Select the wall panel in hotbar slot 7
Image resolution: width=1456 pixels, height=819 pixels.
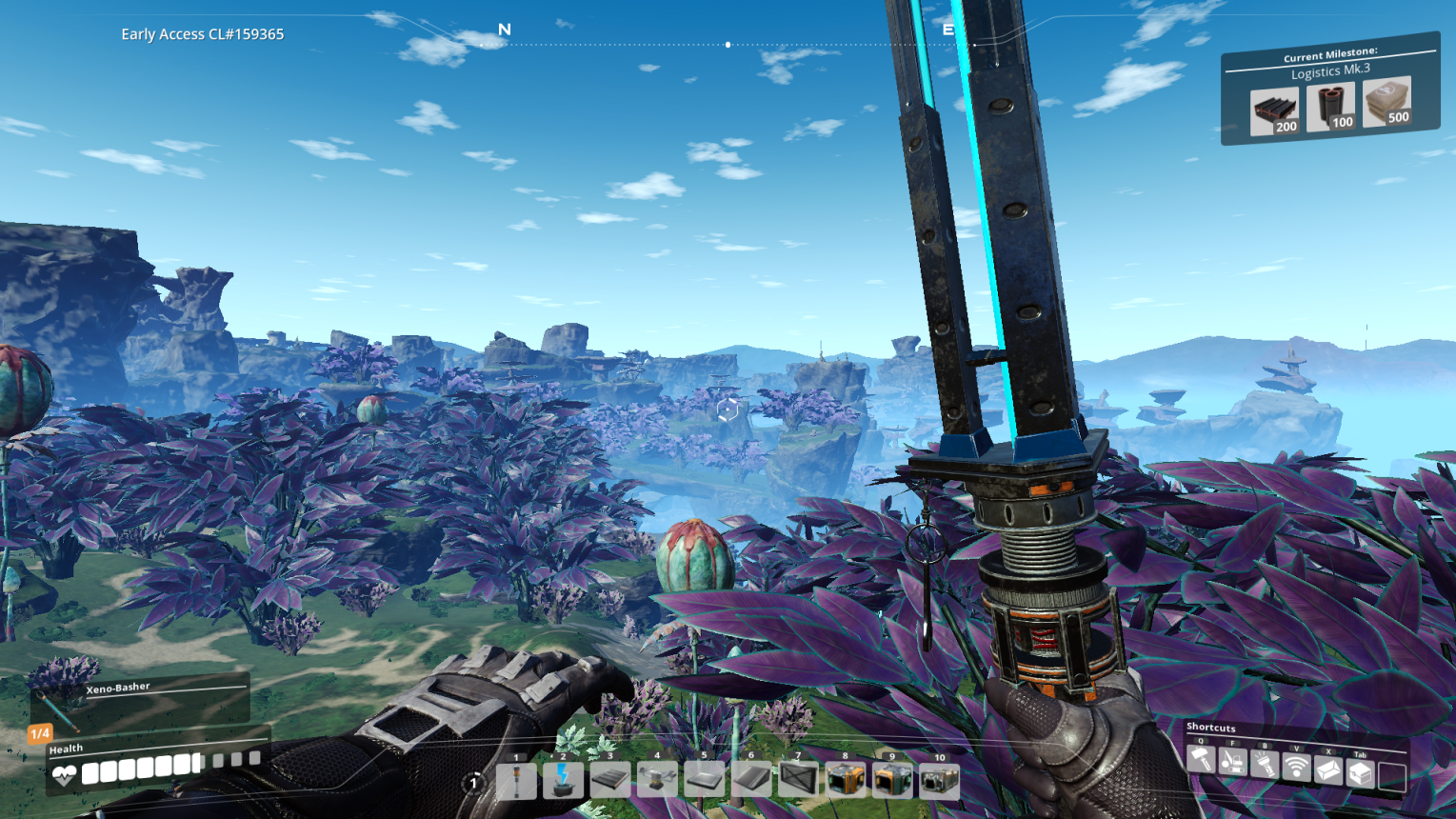pyautogui.click(x=798, y=781)
